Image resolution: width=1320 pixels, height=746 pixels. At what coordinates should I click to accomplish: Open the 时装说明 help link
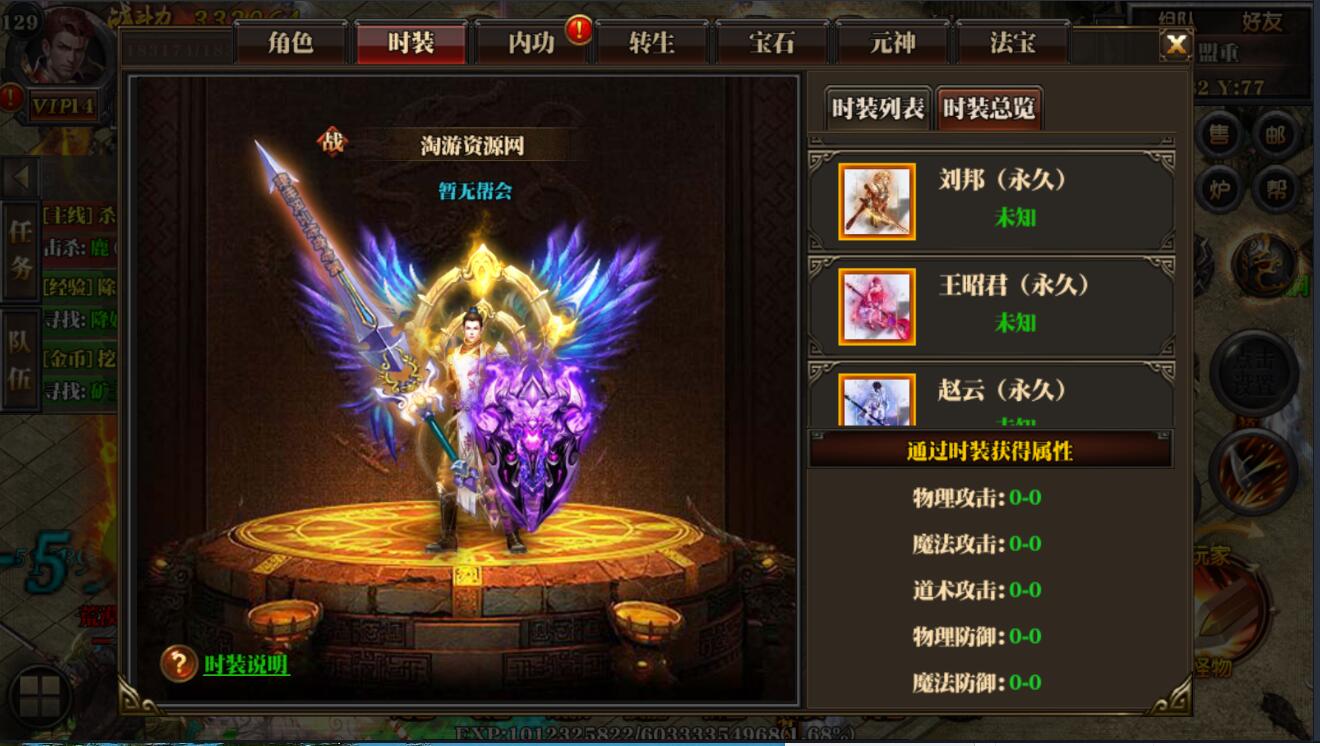pos(247,664)
